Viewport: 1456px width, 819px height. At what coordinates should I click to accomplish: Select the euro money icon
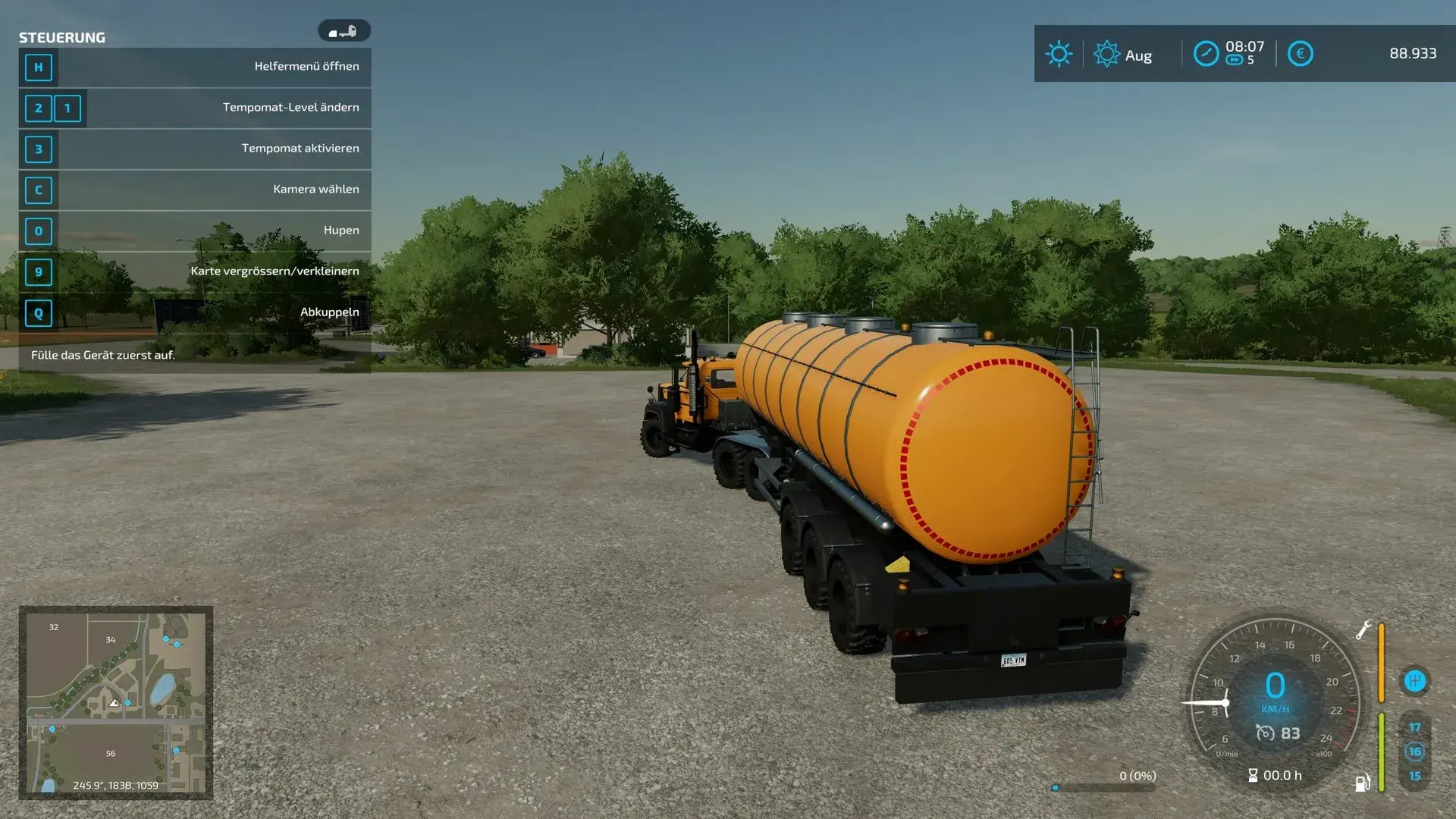(x=1300, y=54)
